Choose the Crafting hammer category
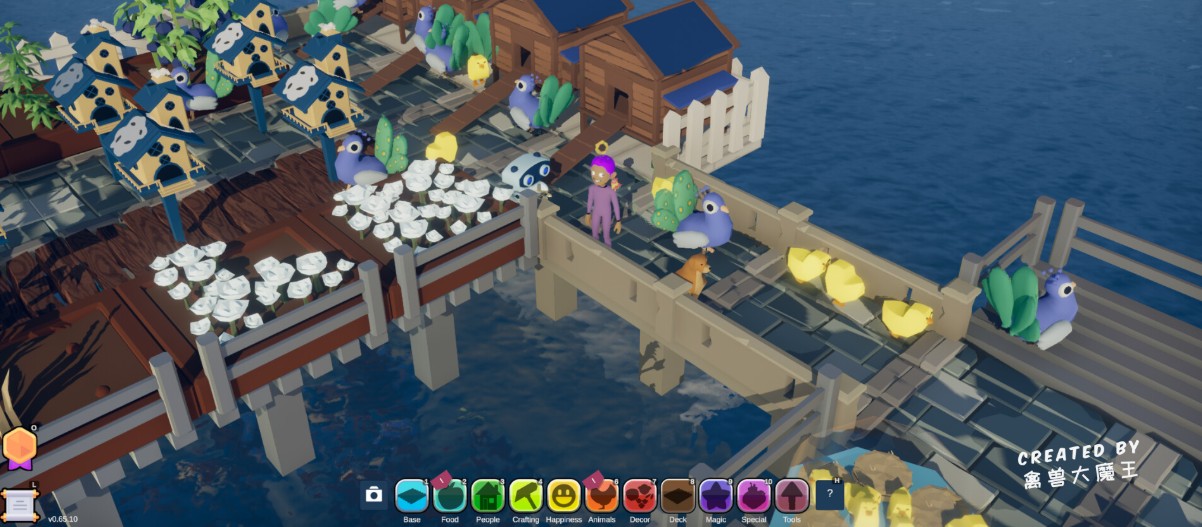1202x527 pixels. 526,495
